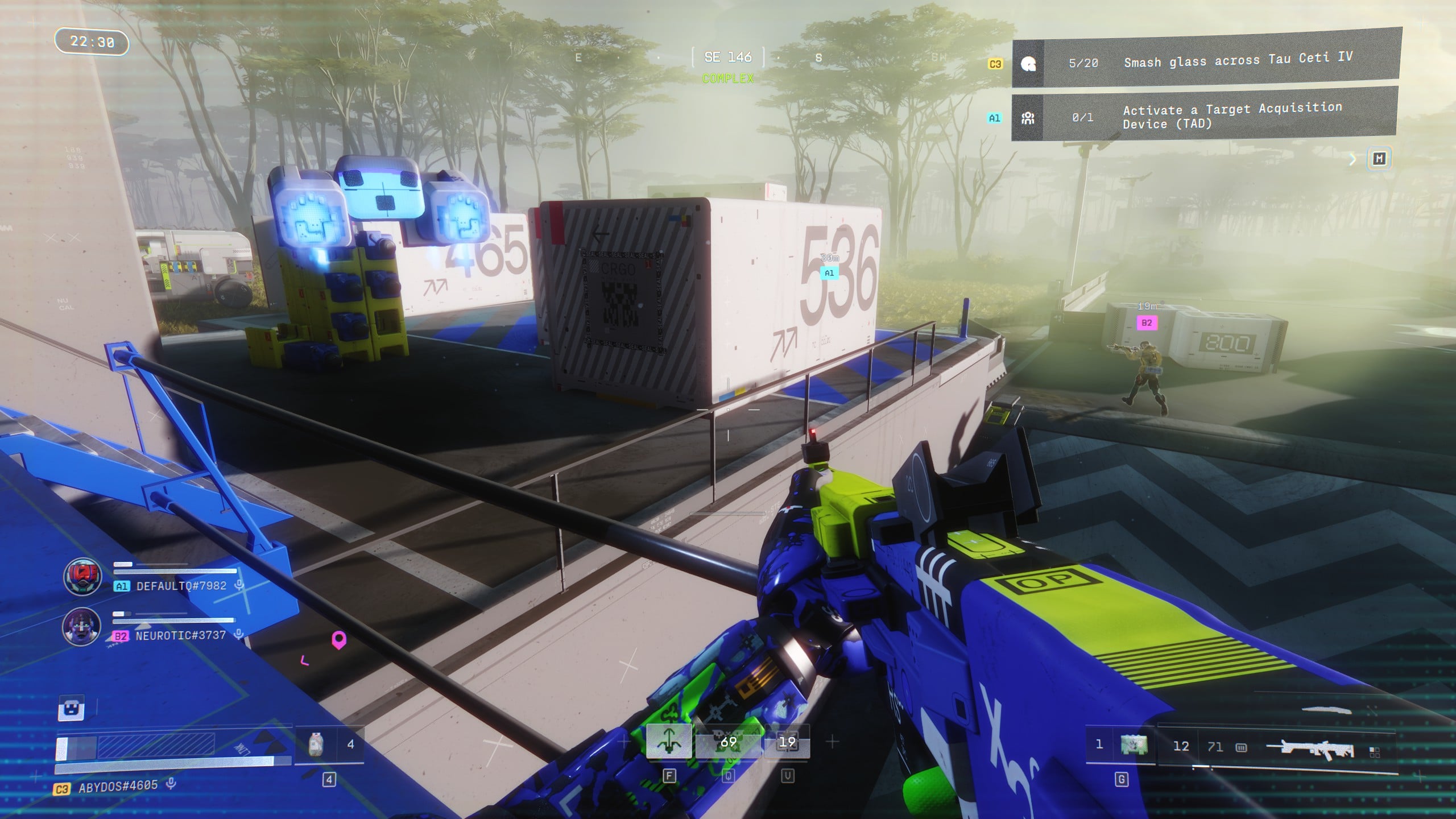Select the stowed secondary weapon silhouette
The width and height of the screenshot is (1456, 819).
point(1326,710)
